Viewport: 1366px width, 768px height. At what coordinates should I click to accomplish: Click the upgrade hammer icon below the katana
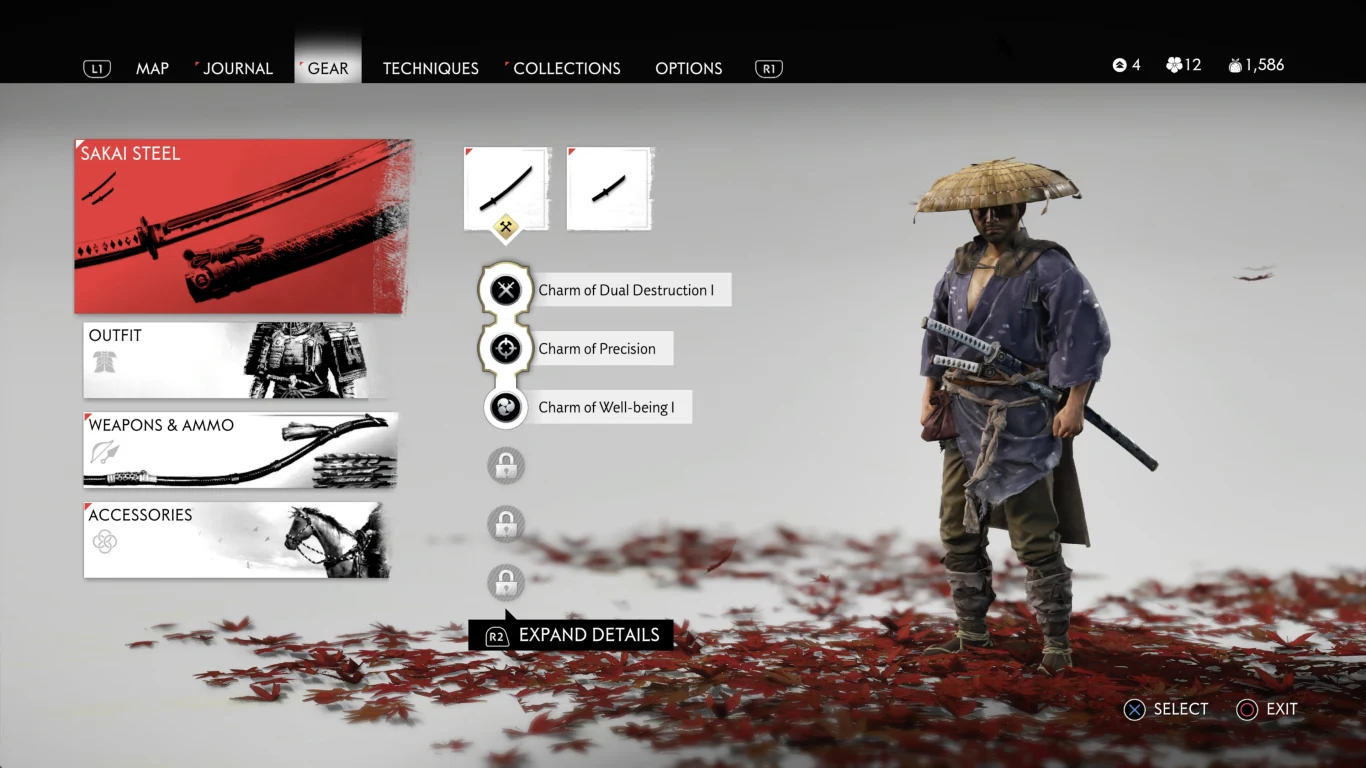click(506, 228)
